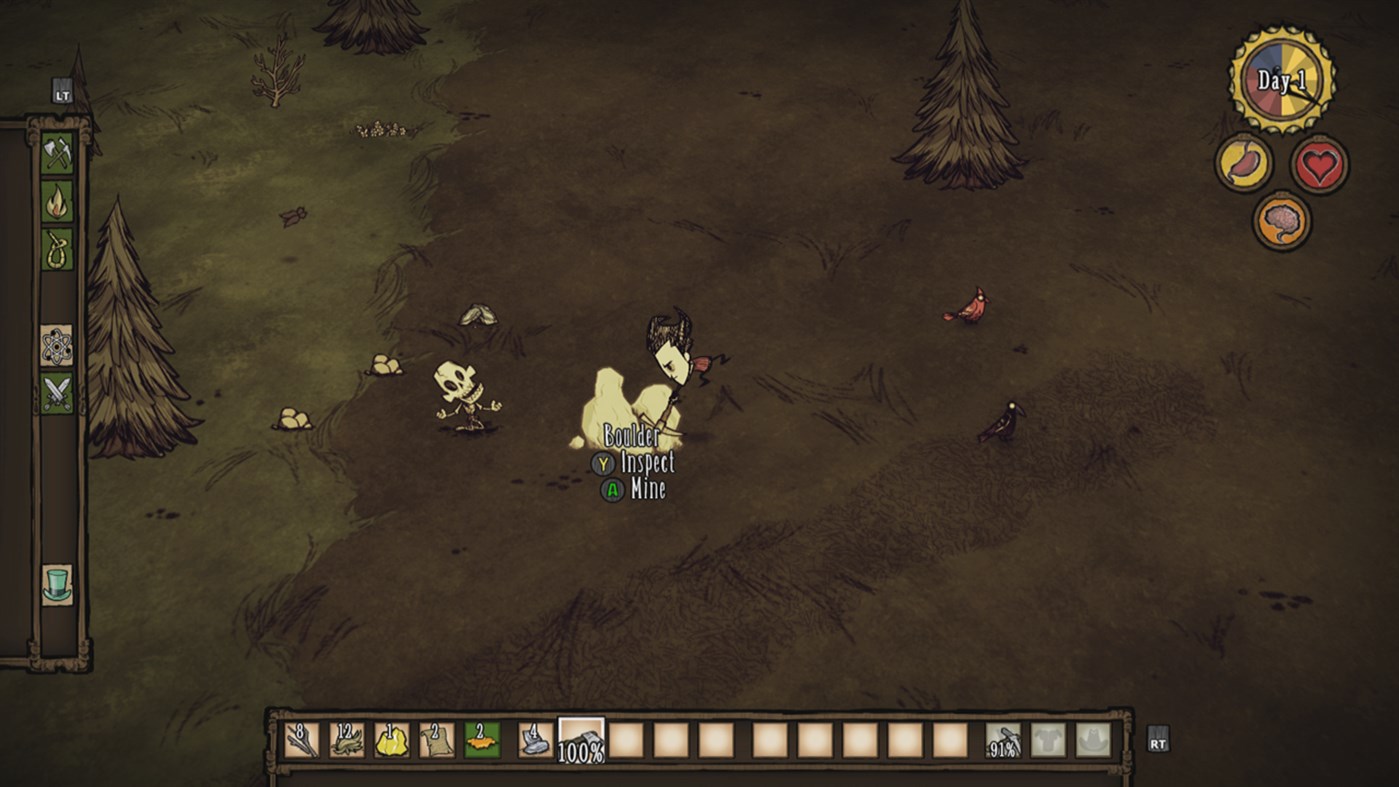Select the tan parchment item stack
Image resolution: width=1399 pixels, height=787 pixels.
437,740
